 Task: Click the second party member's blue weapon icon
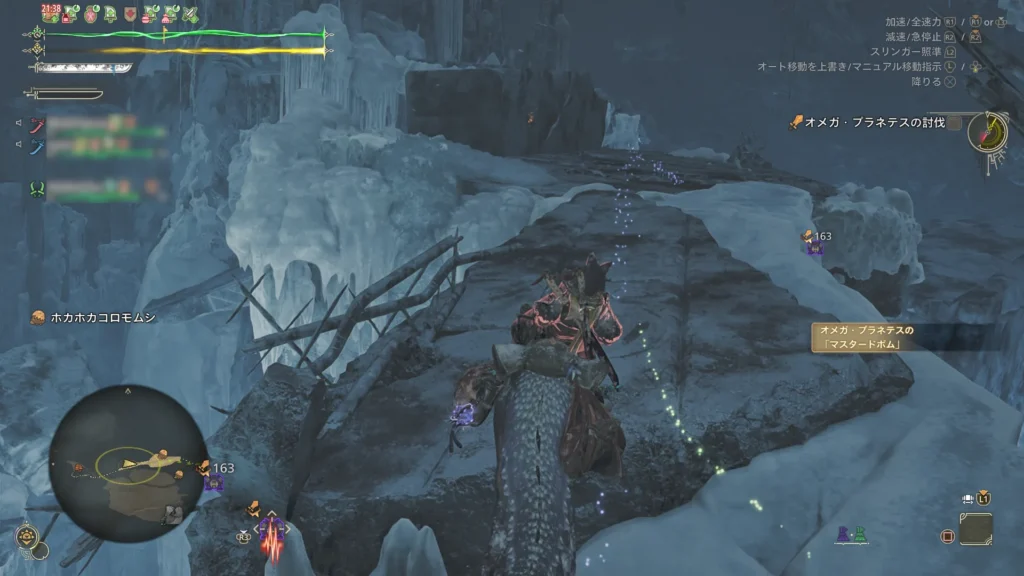pyautogui.click(x=37, y=147)
